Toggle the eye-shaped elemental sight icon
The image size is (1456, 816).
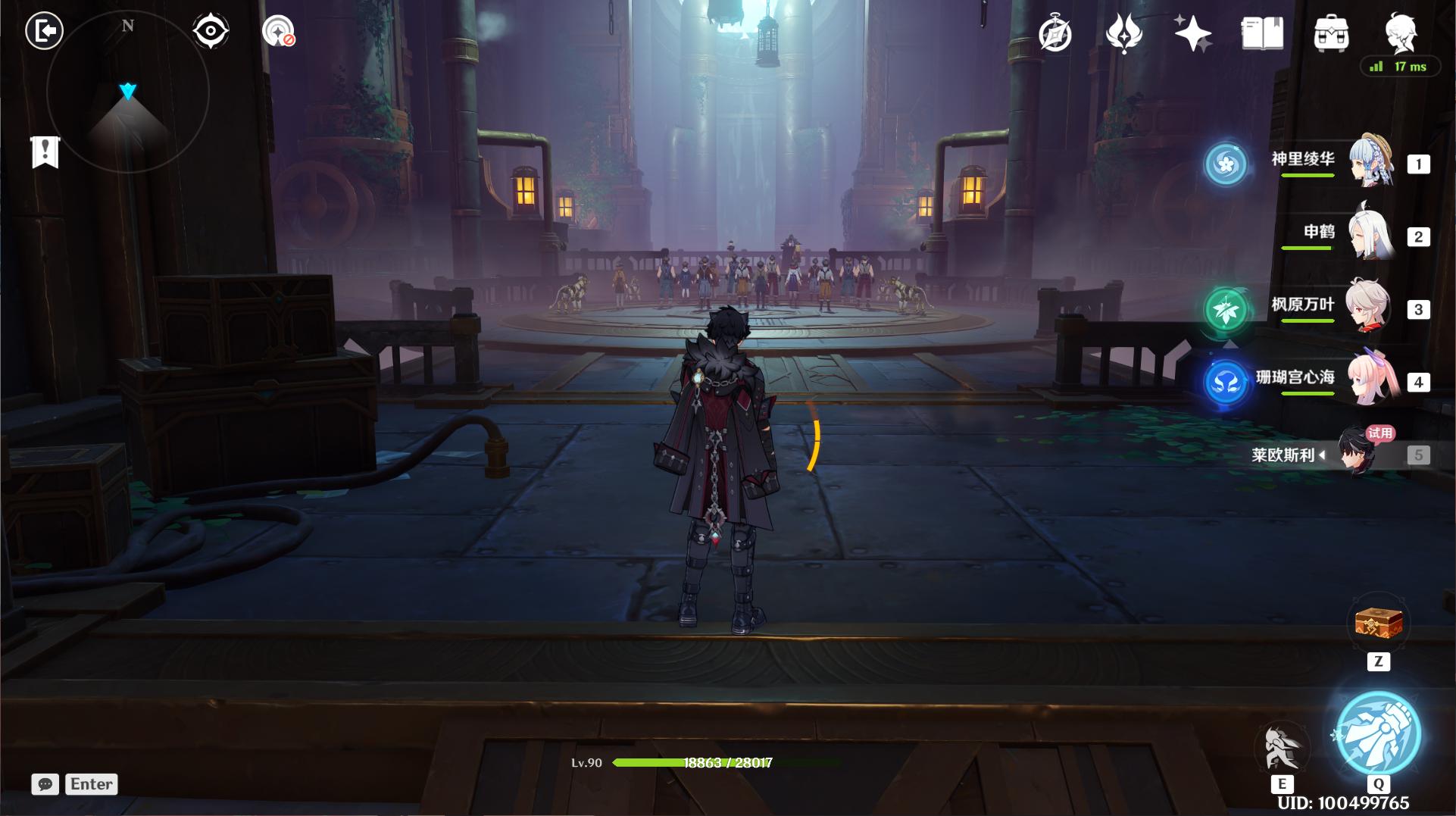[211, 32]
